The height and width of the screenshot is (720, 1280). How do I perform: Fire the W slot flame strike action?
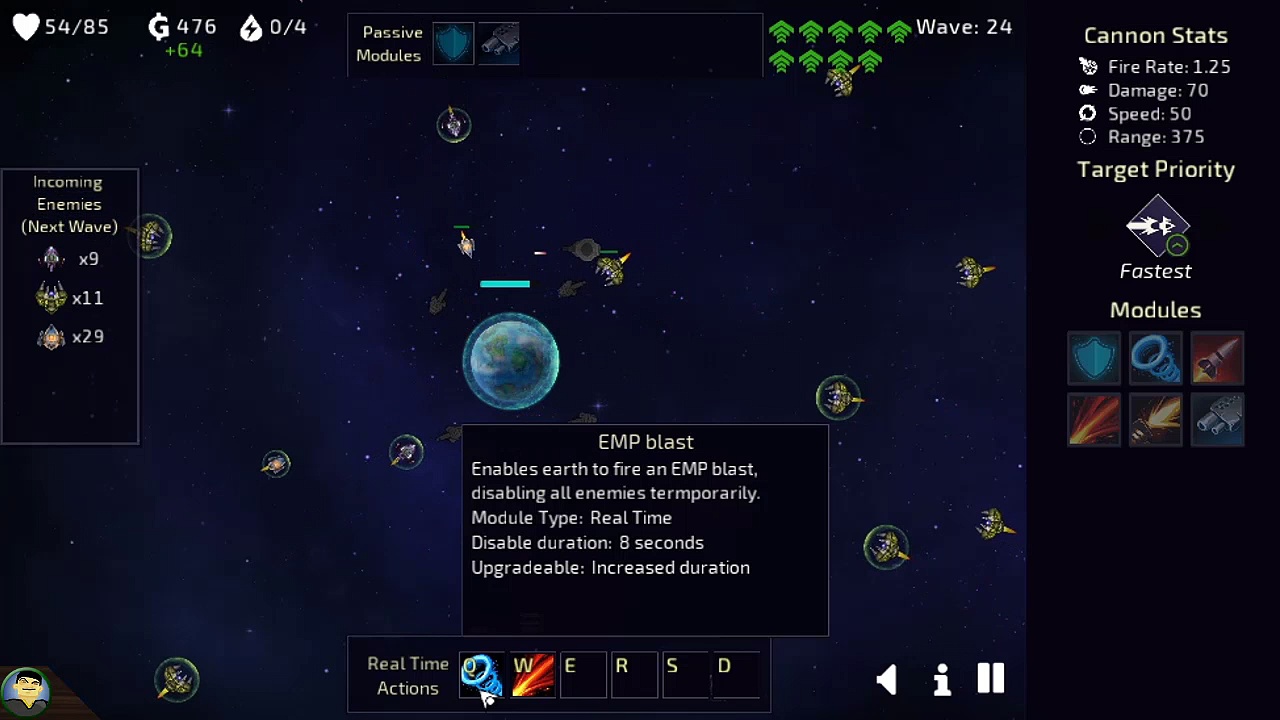533,676
